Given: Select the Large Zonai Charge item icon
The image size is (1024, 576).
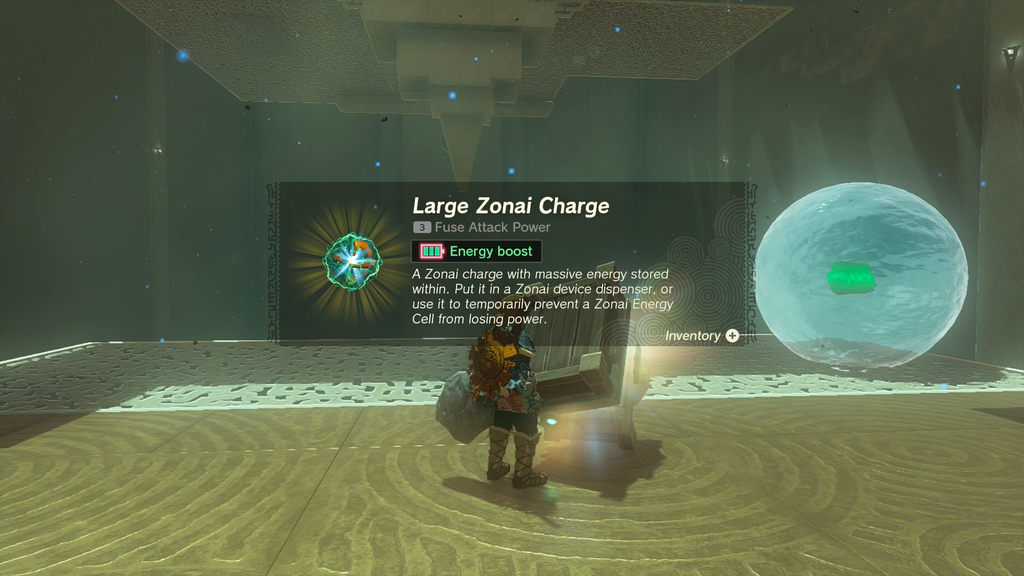Looking at the screenshot, I should (351, 259).
